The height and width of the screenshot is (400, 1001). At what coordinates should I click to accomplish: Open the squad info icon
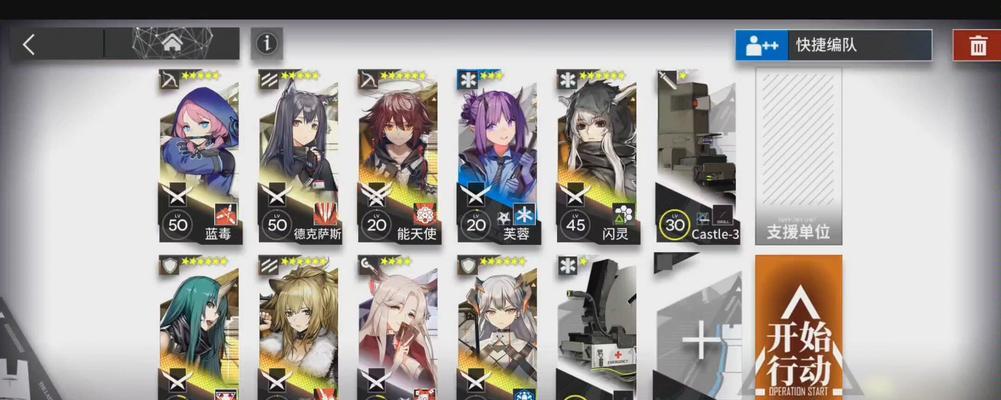click(267, 43)
